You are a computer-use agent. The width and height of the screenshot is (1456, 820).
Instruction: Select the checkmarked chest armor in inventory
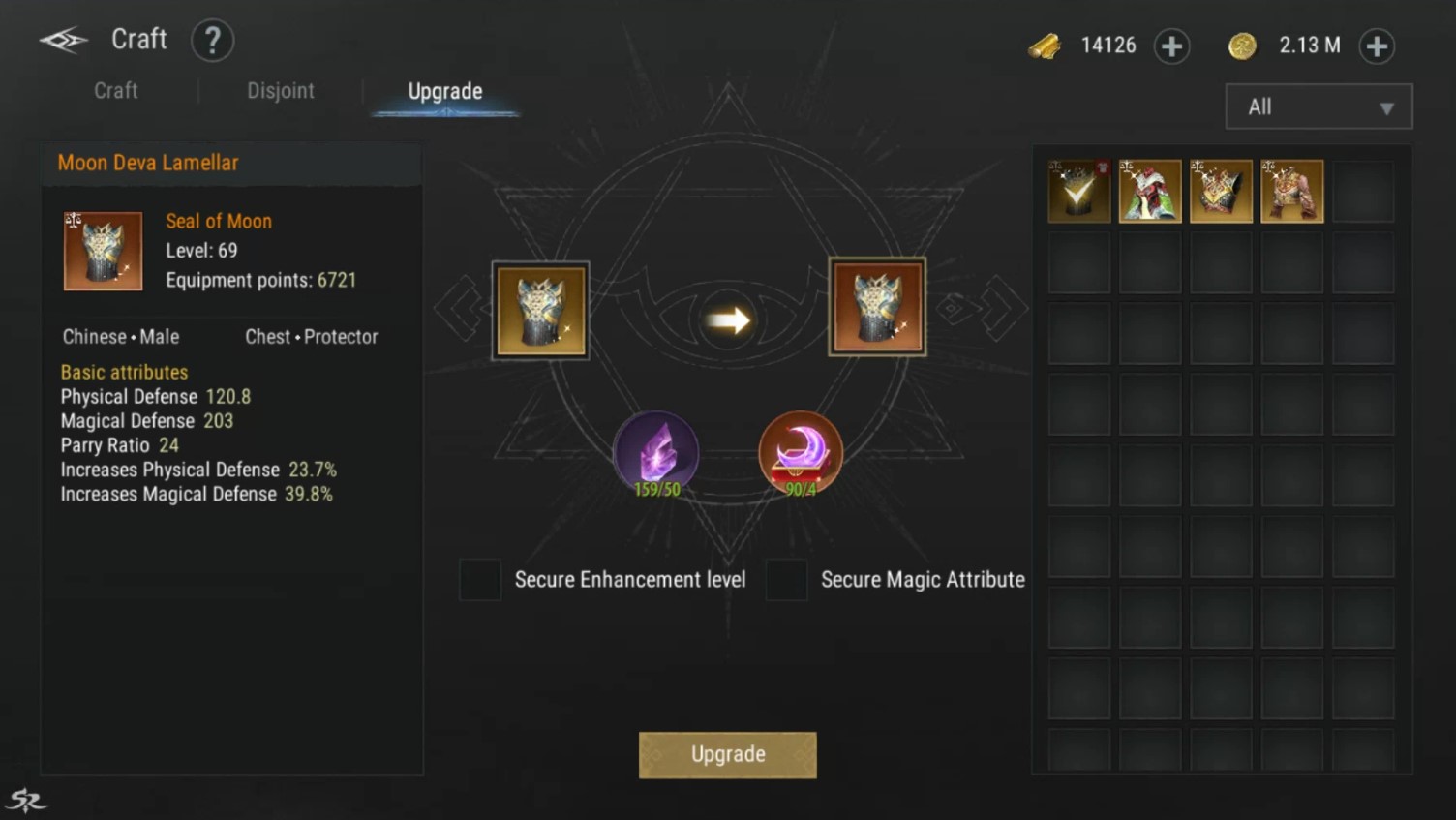[x=1079, y=192]
